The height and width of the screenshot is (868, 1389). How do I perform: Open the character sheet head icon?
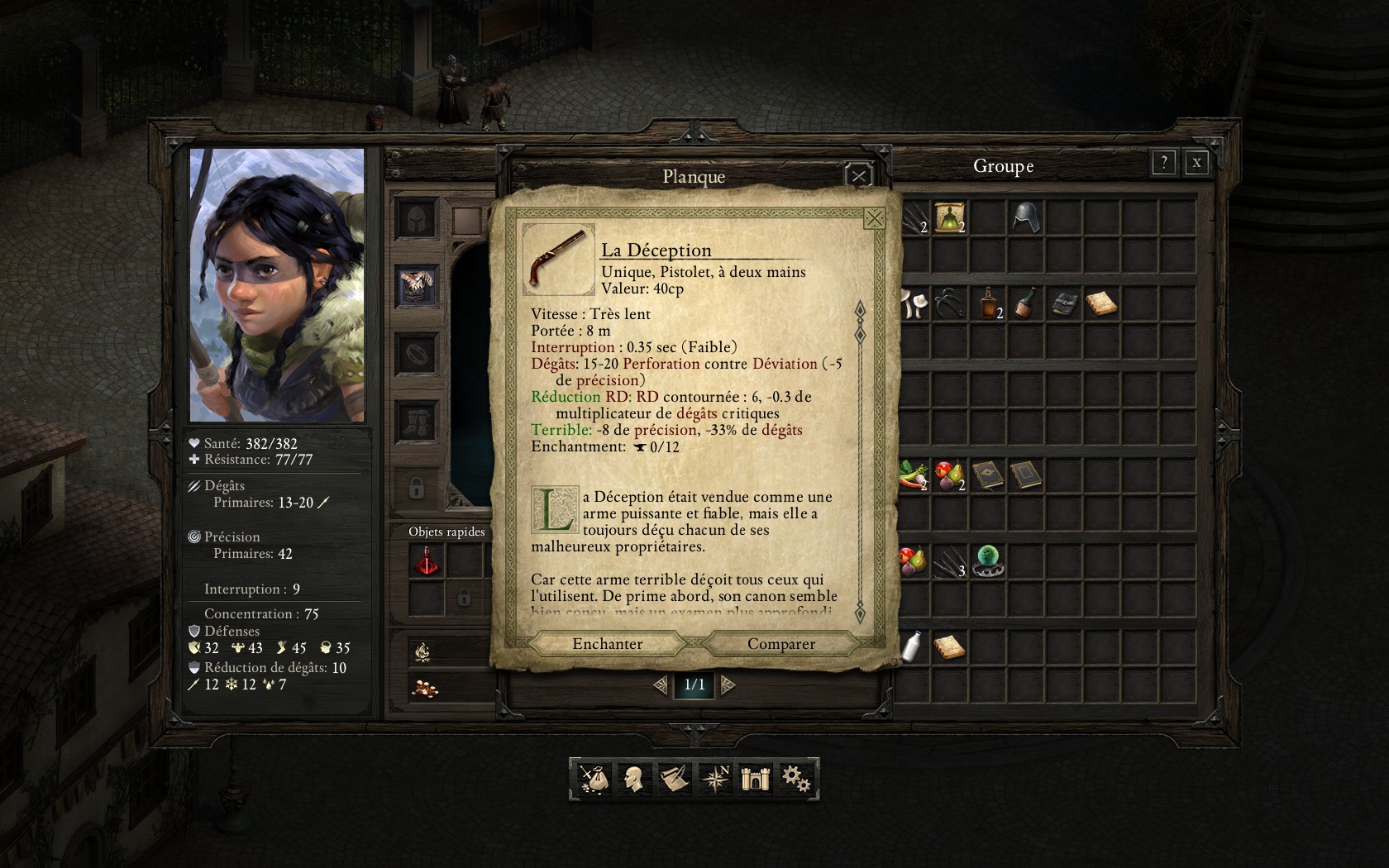(634, 779)
